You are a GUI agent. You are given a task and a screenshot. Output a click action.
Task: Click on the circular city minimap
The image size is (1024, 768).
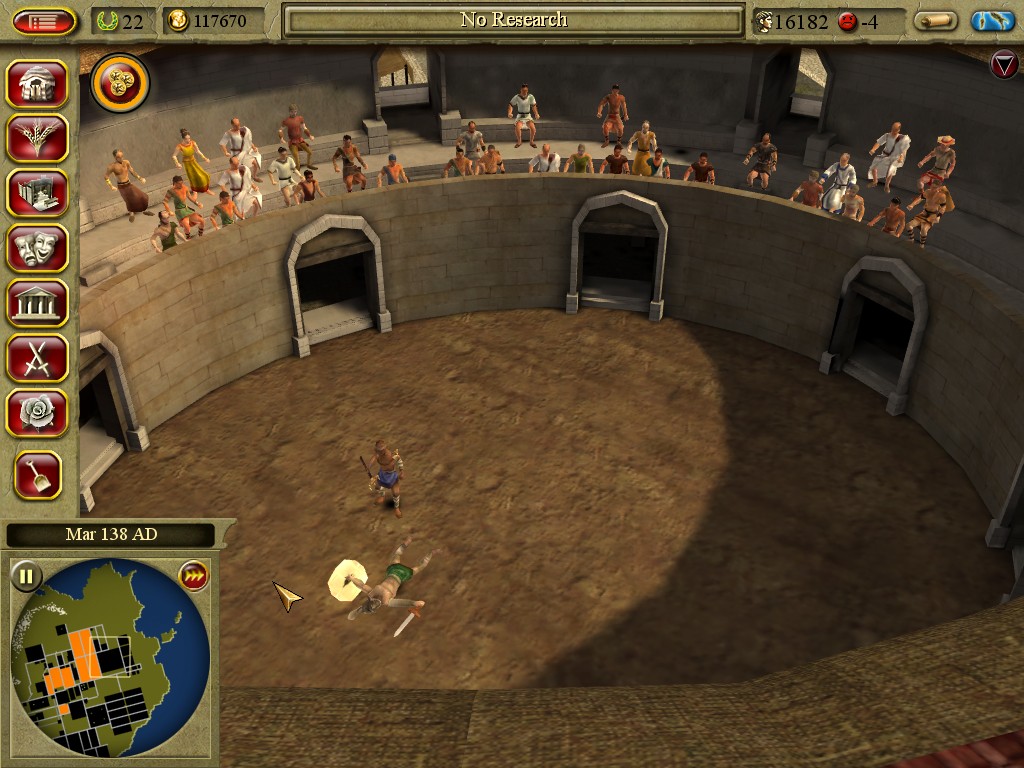(108, 655)
